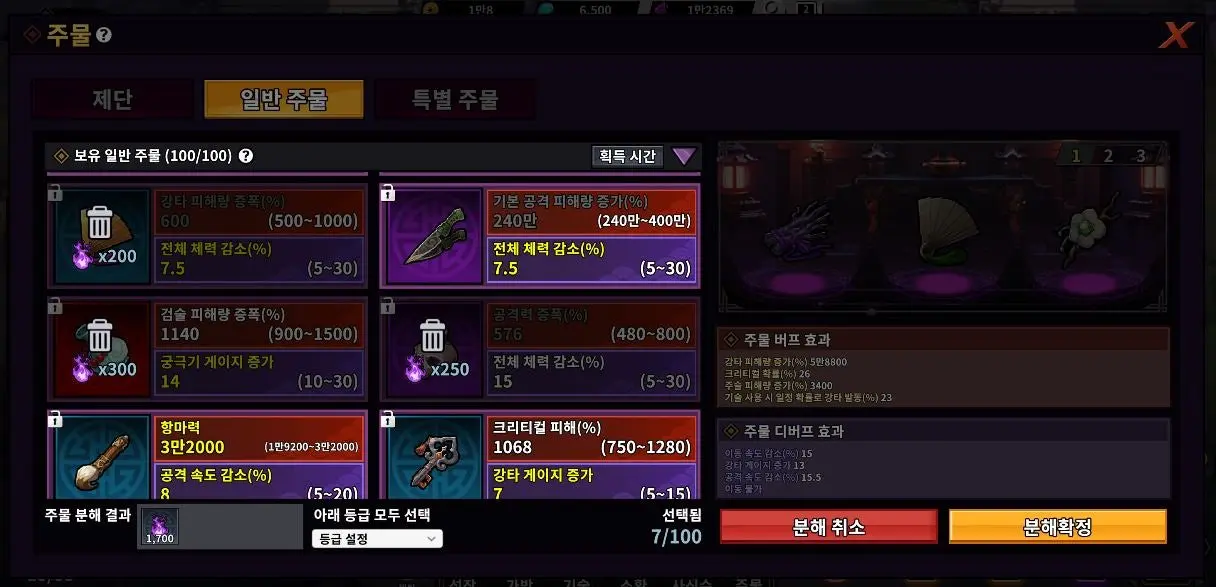Close the 주물 window with the X
This screenshot has width=1216, height=587.
(x=1176, y=36)
